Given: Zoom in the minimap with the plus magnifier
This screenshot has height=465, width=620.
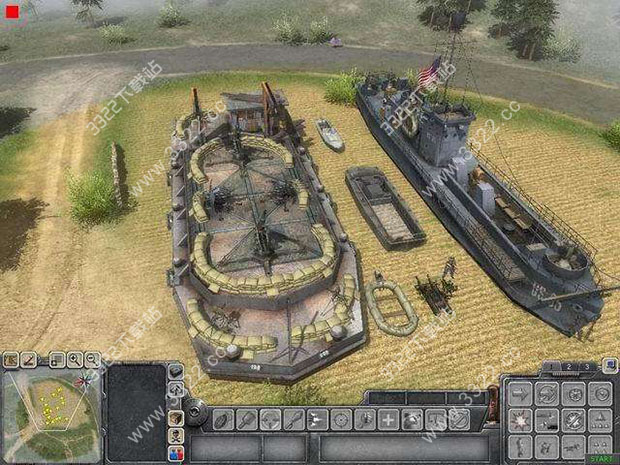Looking at the screenshot, I should tap(74, 360).
